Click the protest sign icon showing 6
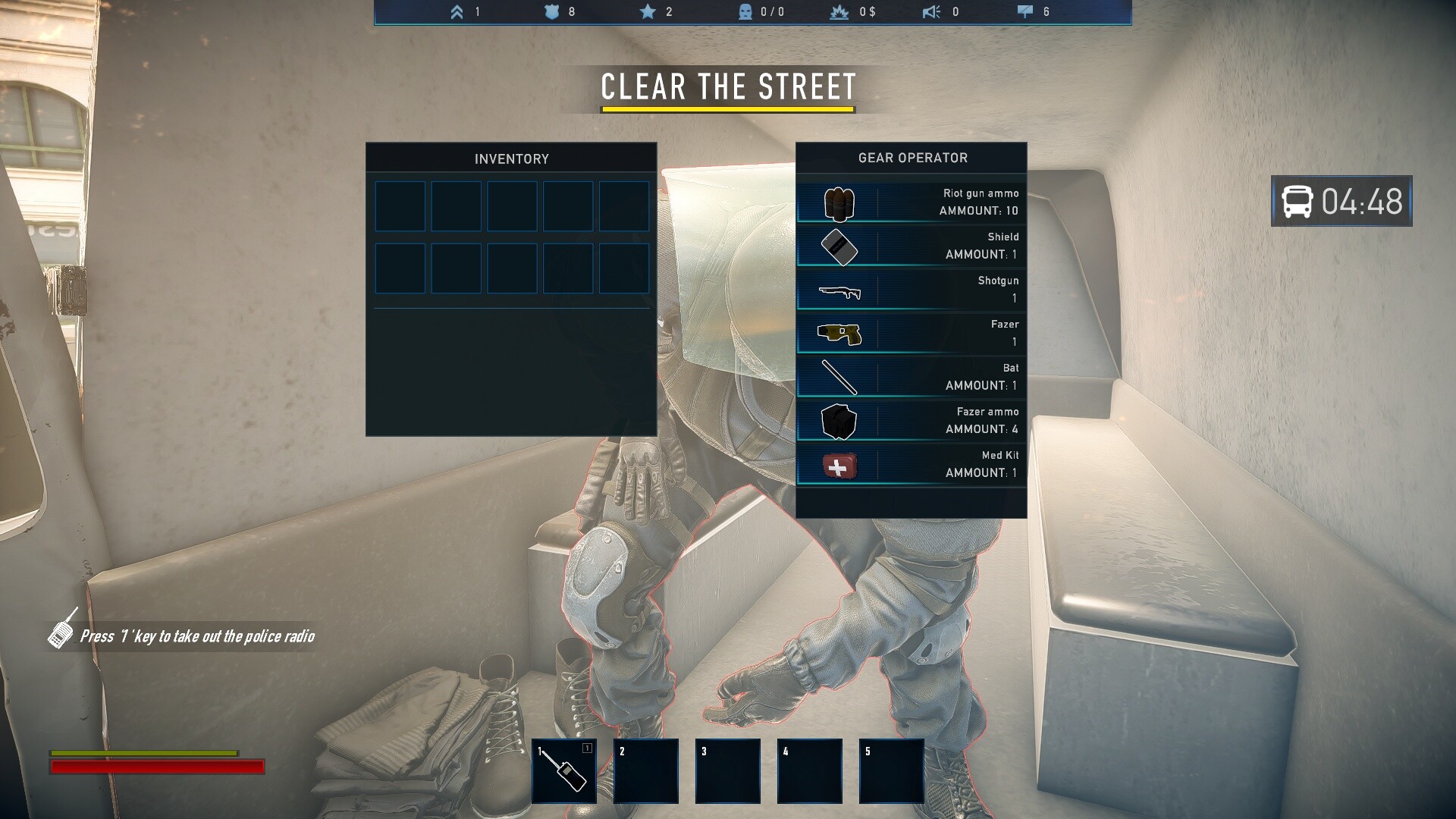Viewport: 1456px width, 819px height. (x=1025, y=12)
